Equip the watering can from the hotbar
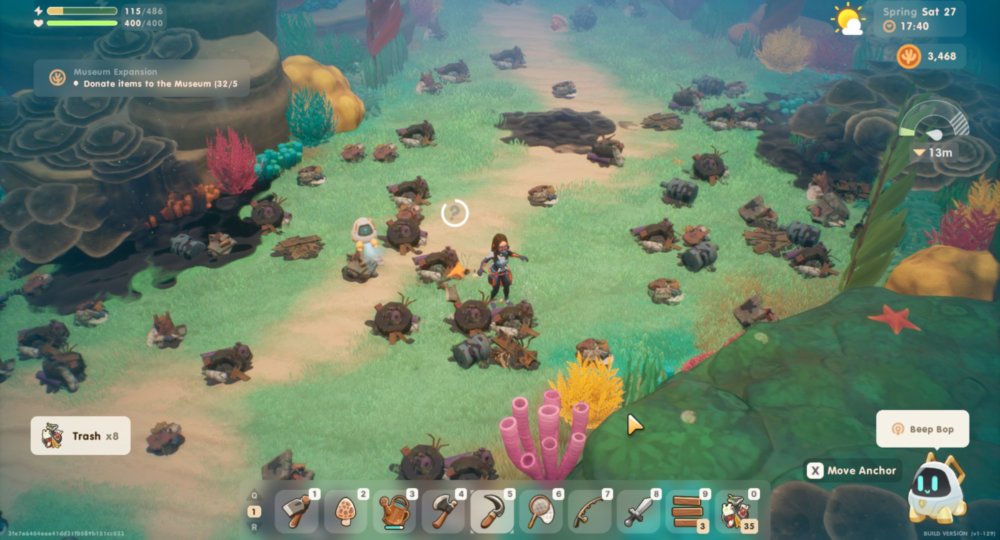Viewport: 1000px width, 540px height. pos(395,512)
